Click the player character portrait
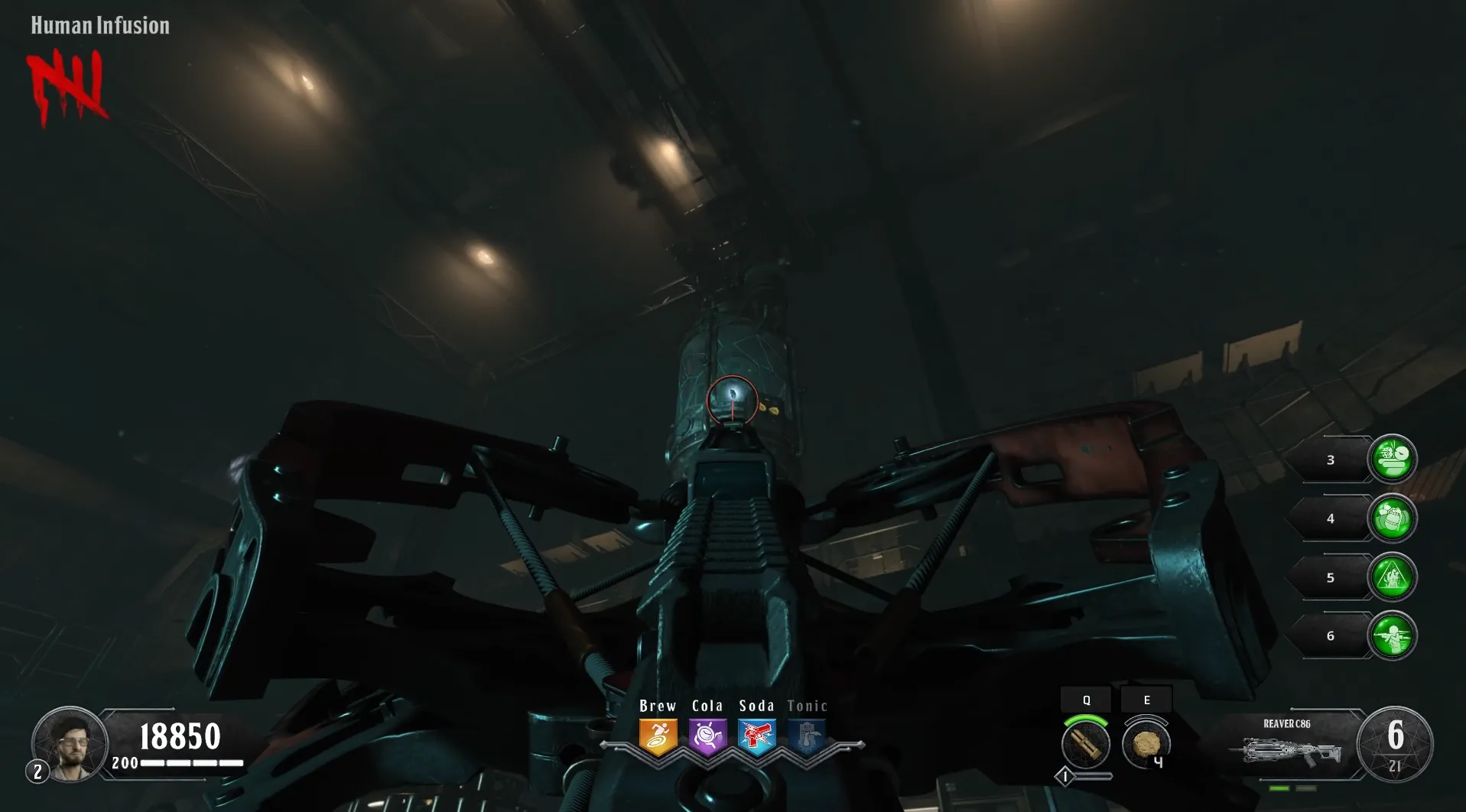Viewport: 1466px width, 812px height. click(x=70, y=742)
